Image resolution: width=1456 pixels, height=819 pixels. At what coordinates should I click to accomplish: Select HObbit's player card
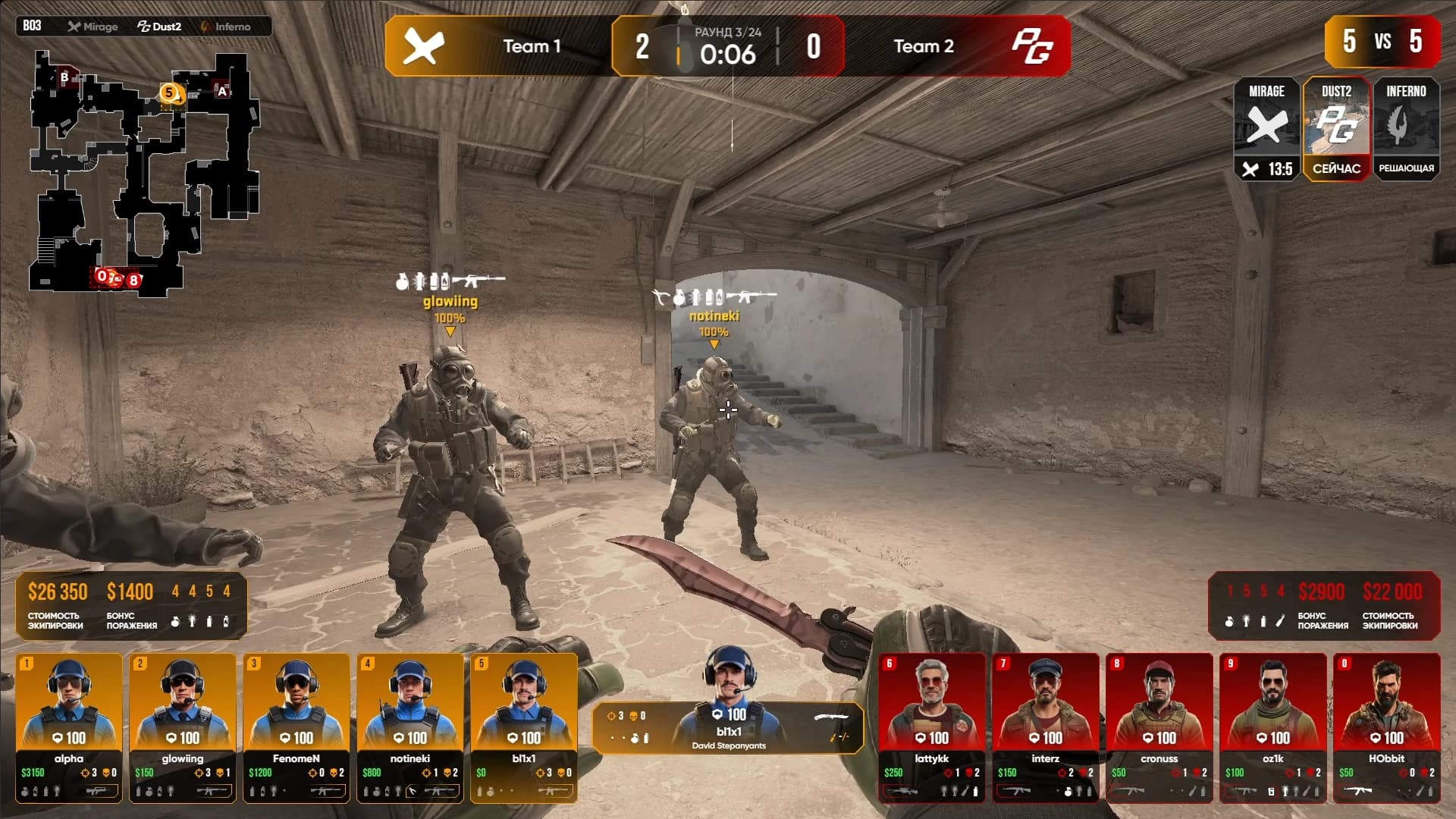coord(1387,726)
